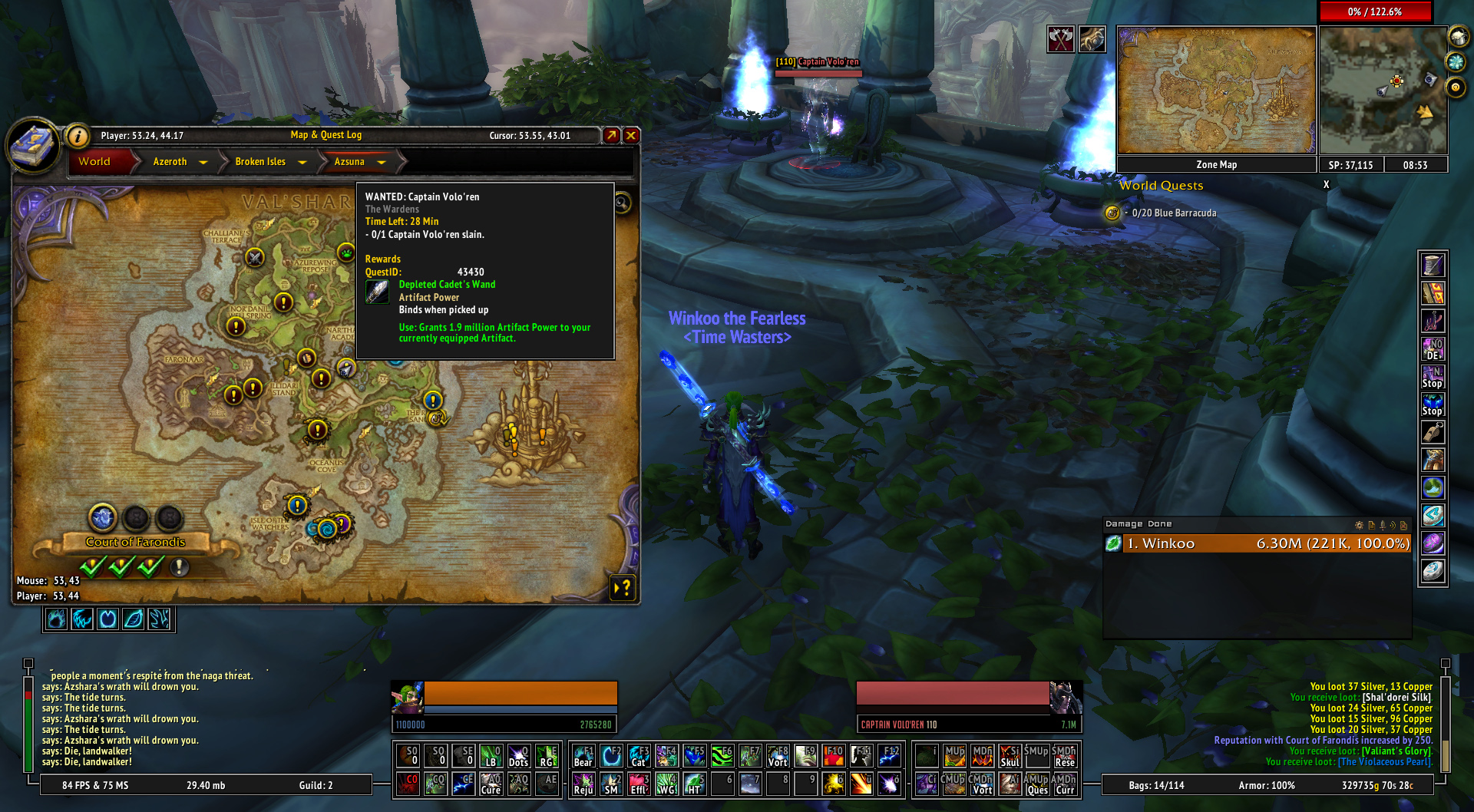Image resolution: width=1474 pixels, height=812 pixels.
Task: Maximize the map with the arrow button
Action: pos(611,136)
